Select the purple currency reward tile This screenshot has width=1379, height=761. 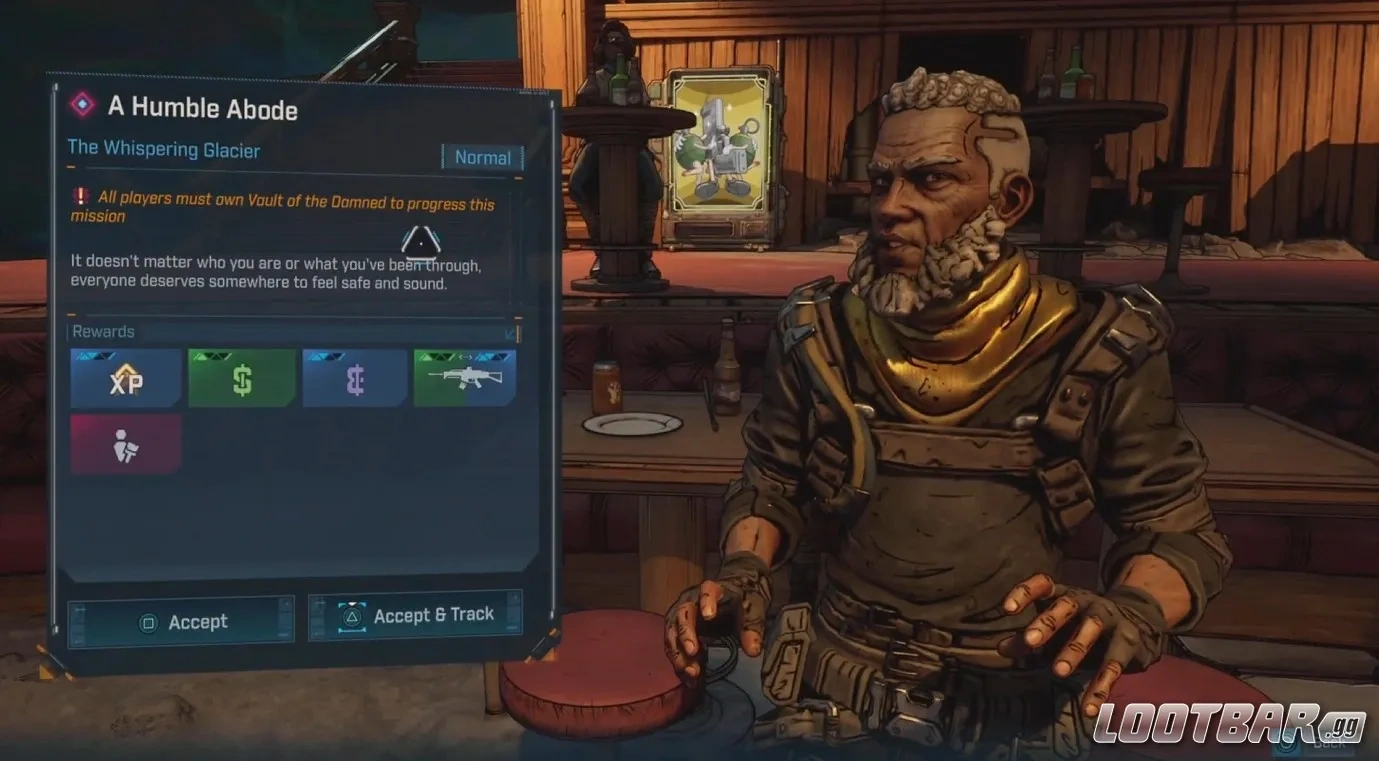[355, 378]
